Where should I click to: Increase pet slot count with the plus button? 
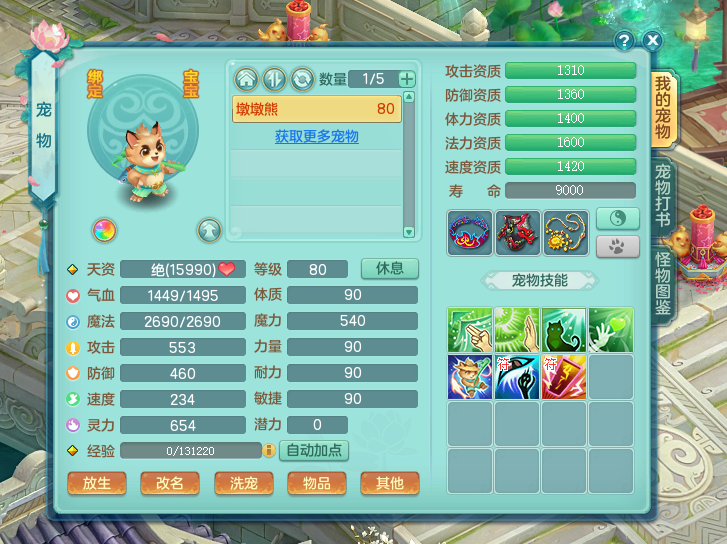pyautogui.click(x=406, y=79)
